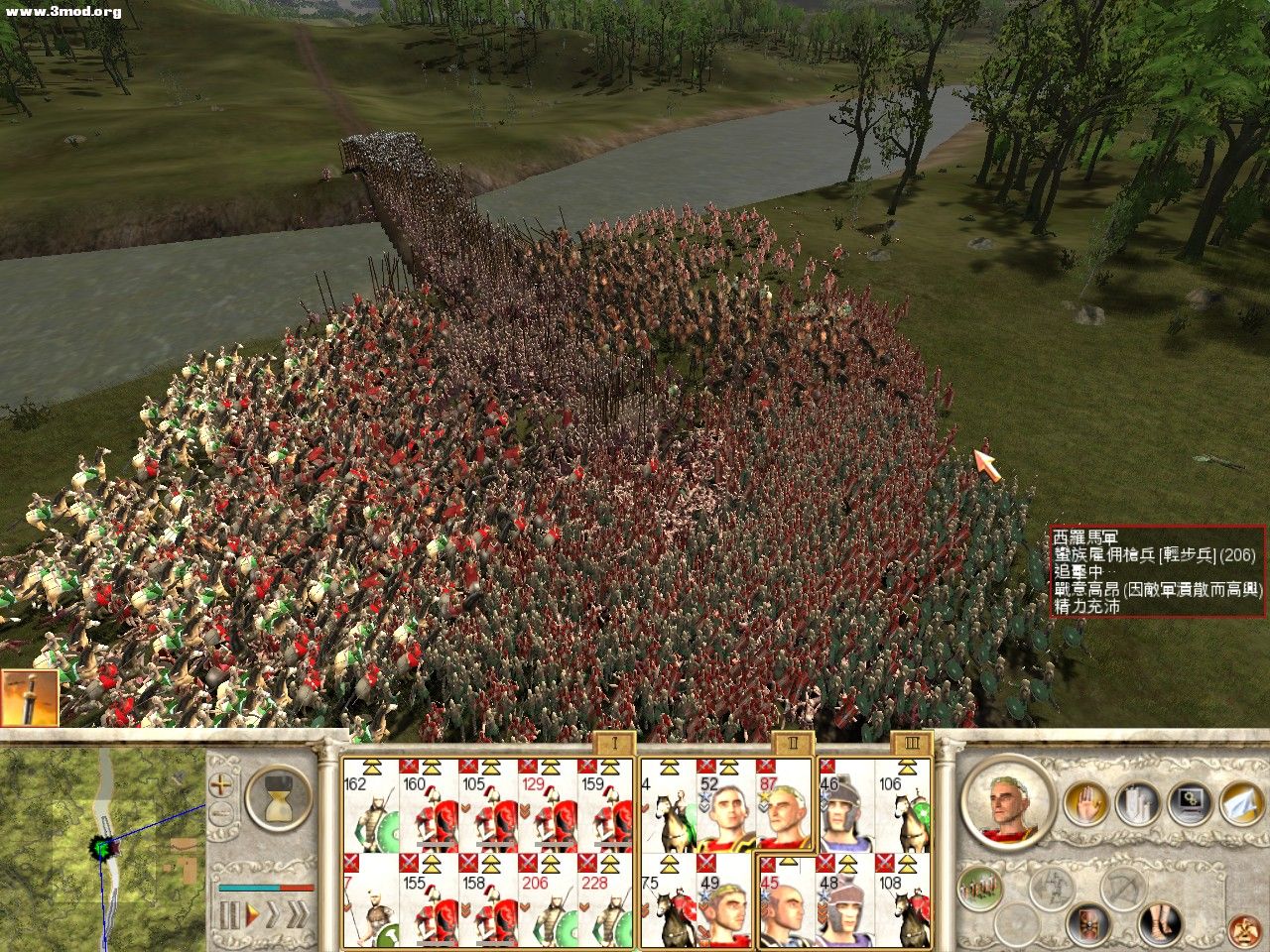The height and width of the screenshot is (952, 1270).
Task: Click the sword banner icon above the minimap
Action: coord(30,696)
